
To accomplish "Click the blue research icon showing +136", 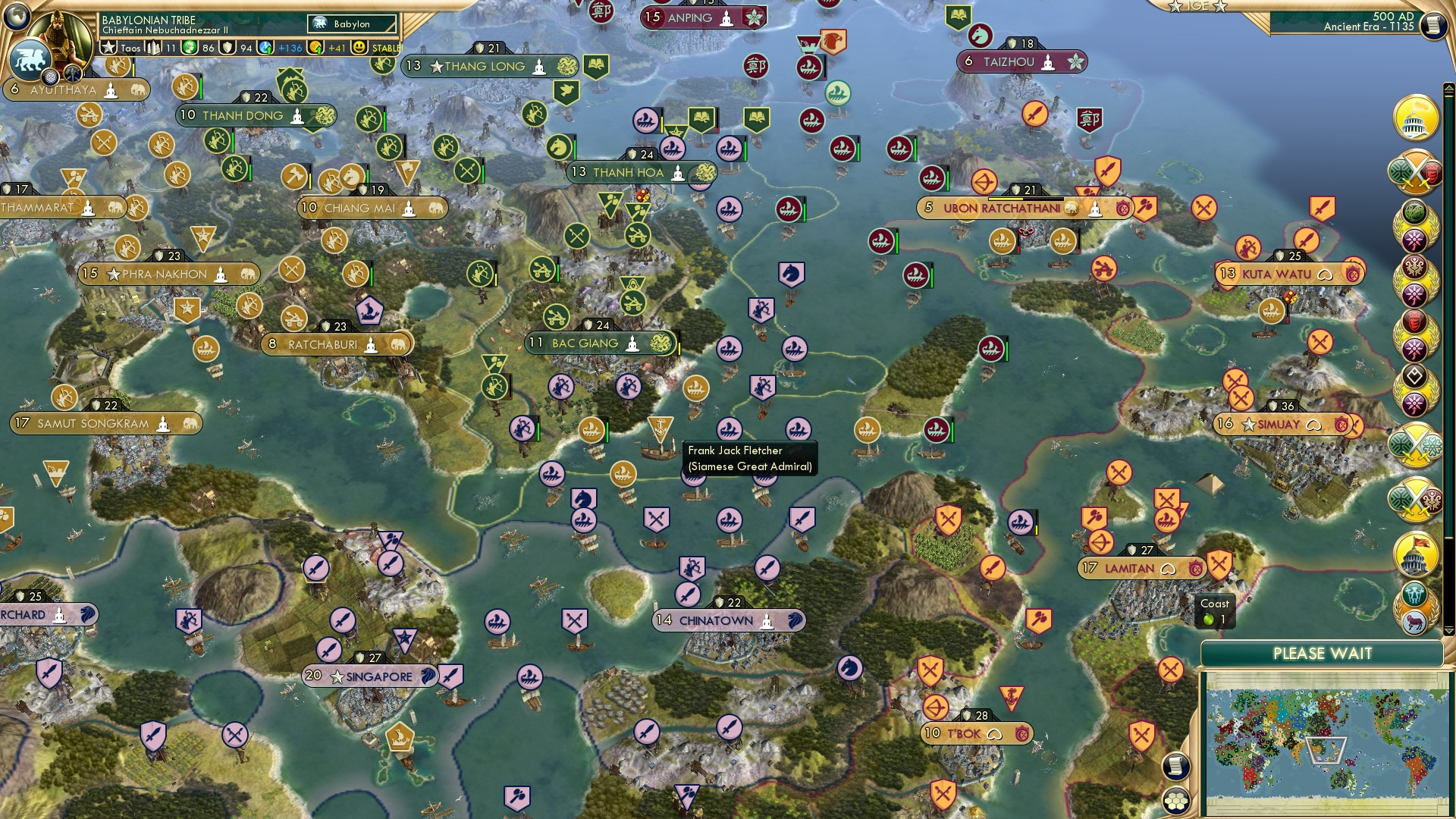I will pos(265,48).
